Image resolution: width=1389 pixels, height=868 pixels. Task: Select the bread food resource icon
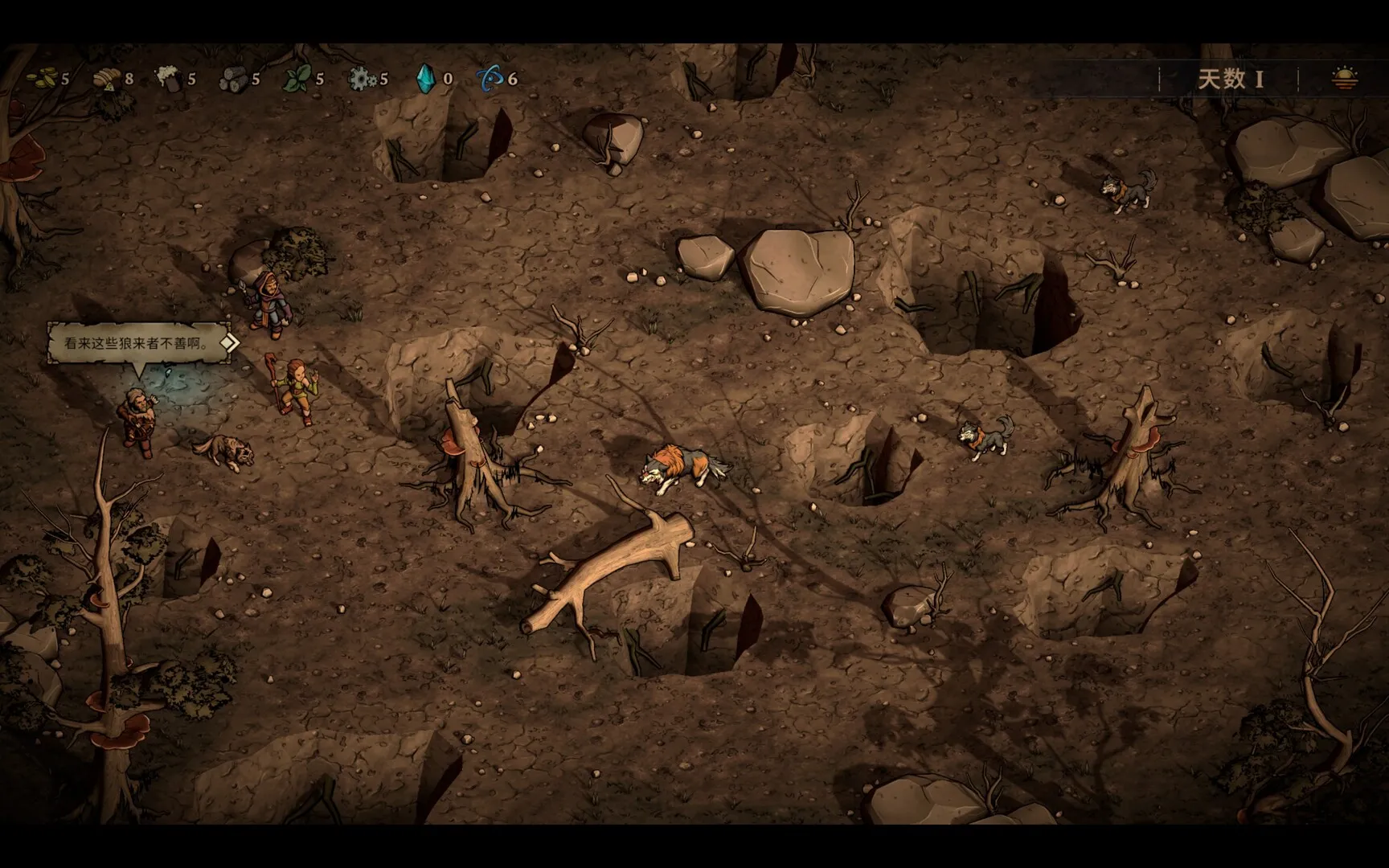pyautogui.click(x=105, y=78)
